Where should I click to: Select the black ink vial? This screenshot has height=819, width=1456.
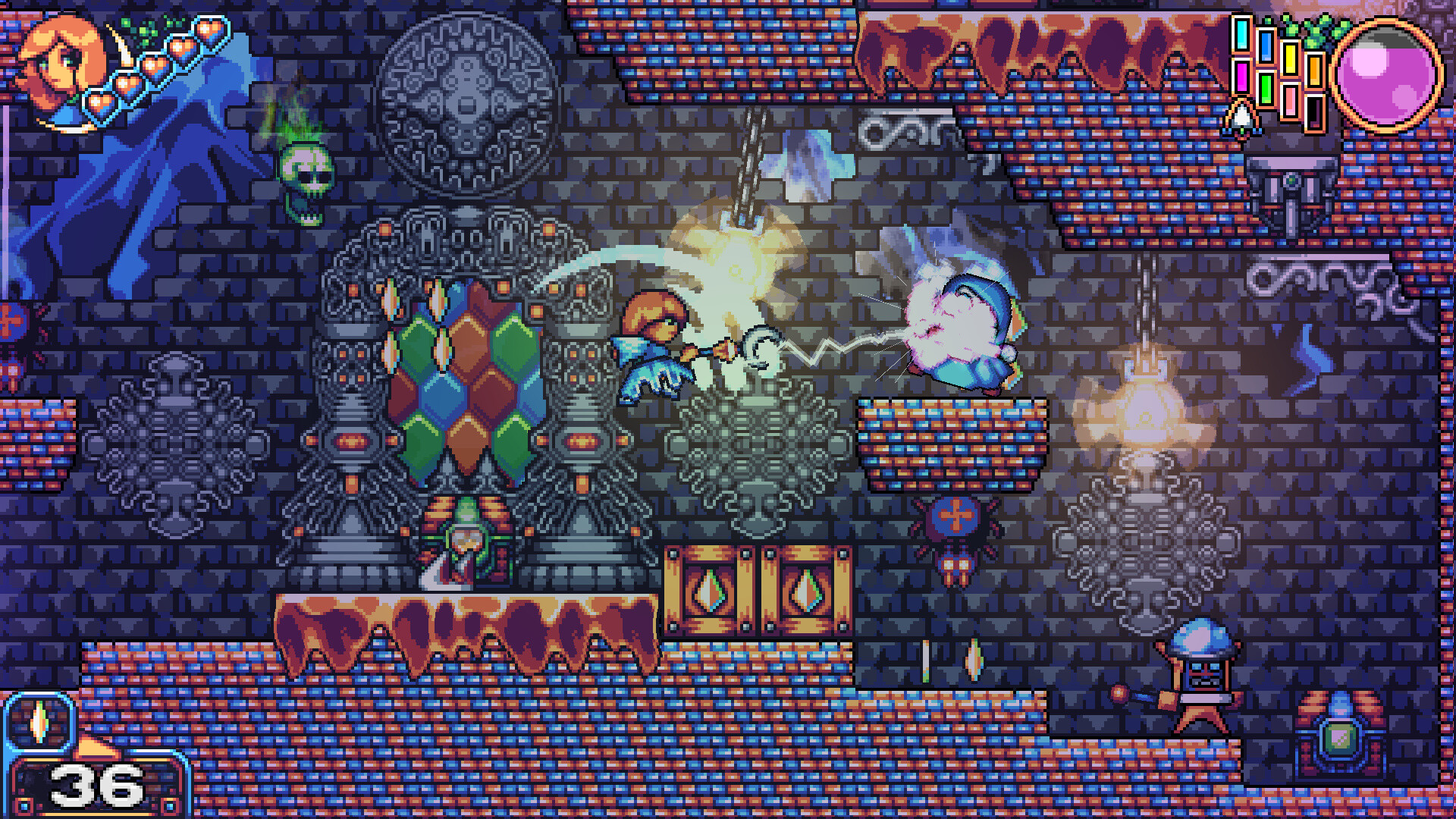1314,111
